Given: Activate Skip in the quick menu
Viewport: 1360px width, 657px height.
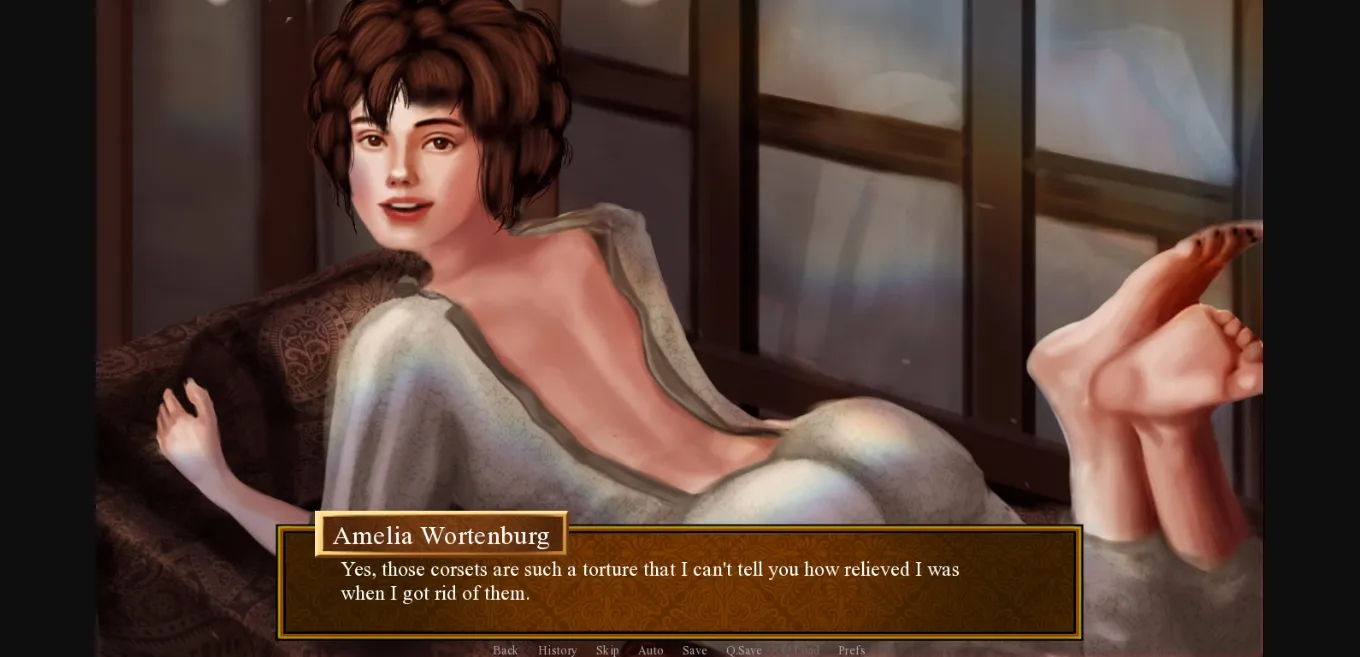Looking at the screenshot, I should 607,650.
